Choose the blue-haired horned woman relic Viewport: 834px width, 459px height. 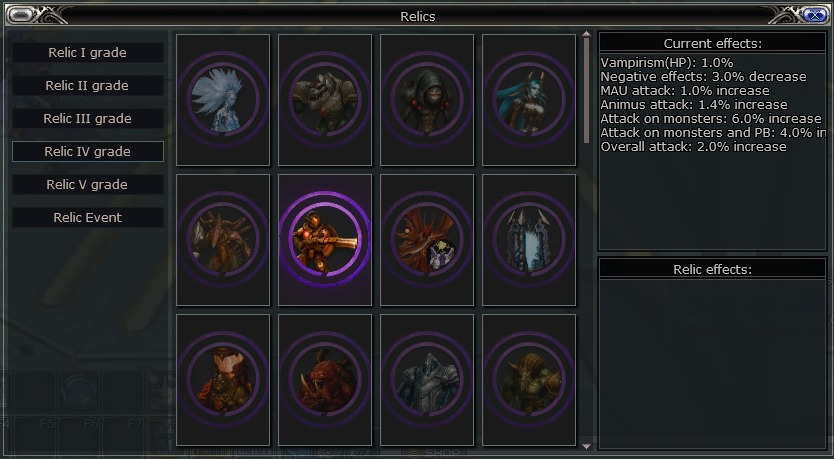point(529,99)
